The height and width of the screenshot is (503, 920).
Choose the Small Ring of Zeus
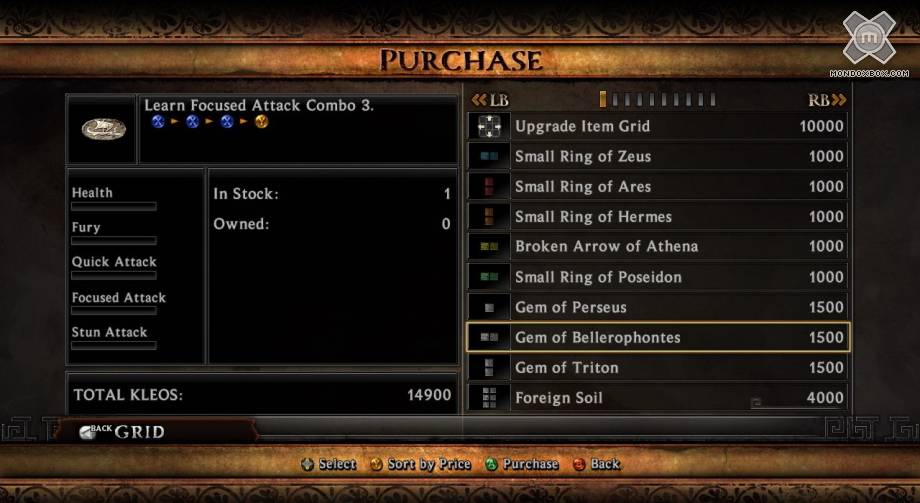coord(657,157)
